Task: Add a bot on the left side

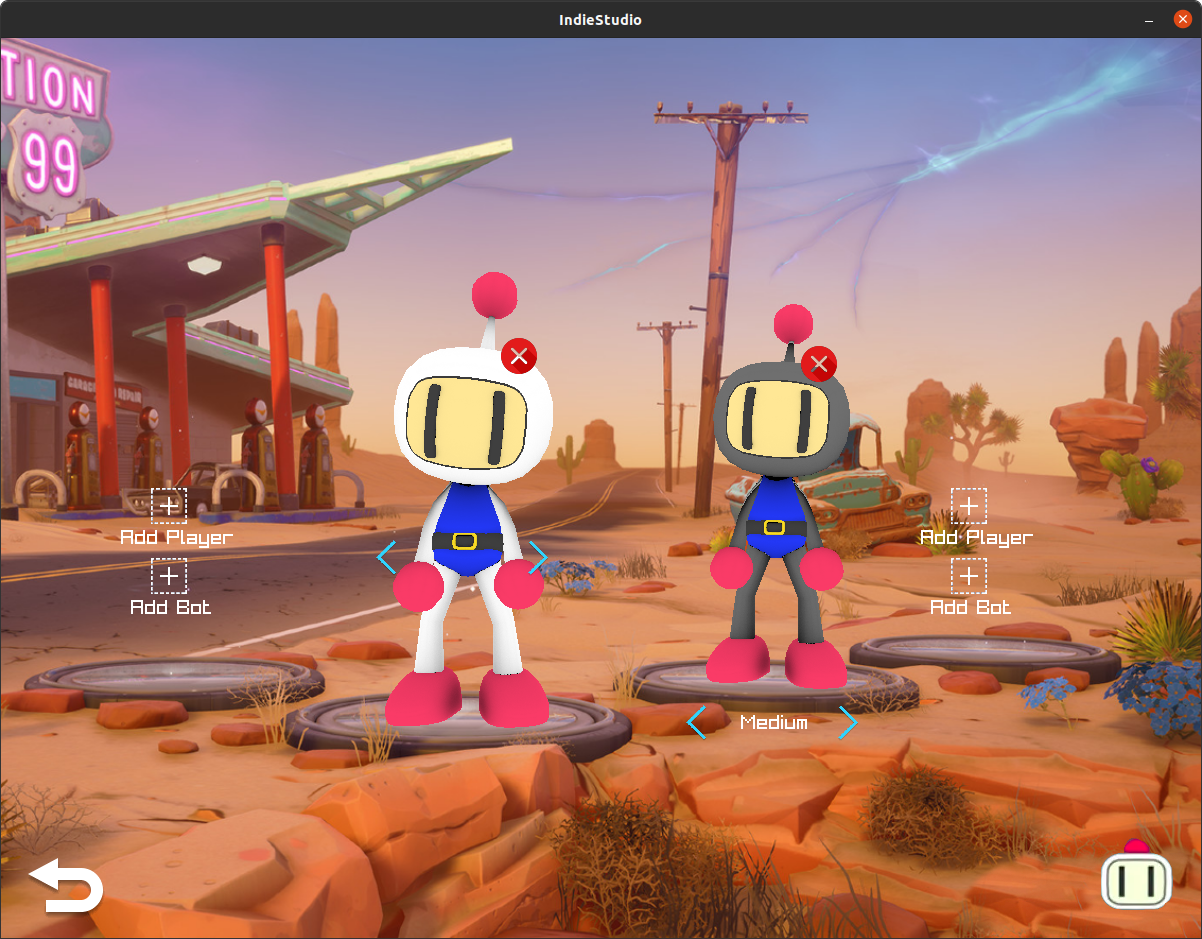Action: coord(169,576)
